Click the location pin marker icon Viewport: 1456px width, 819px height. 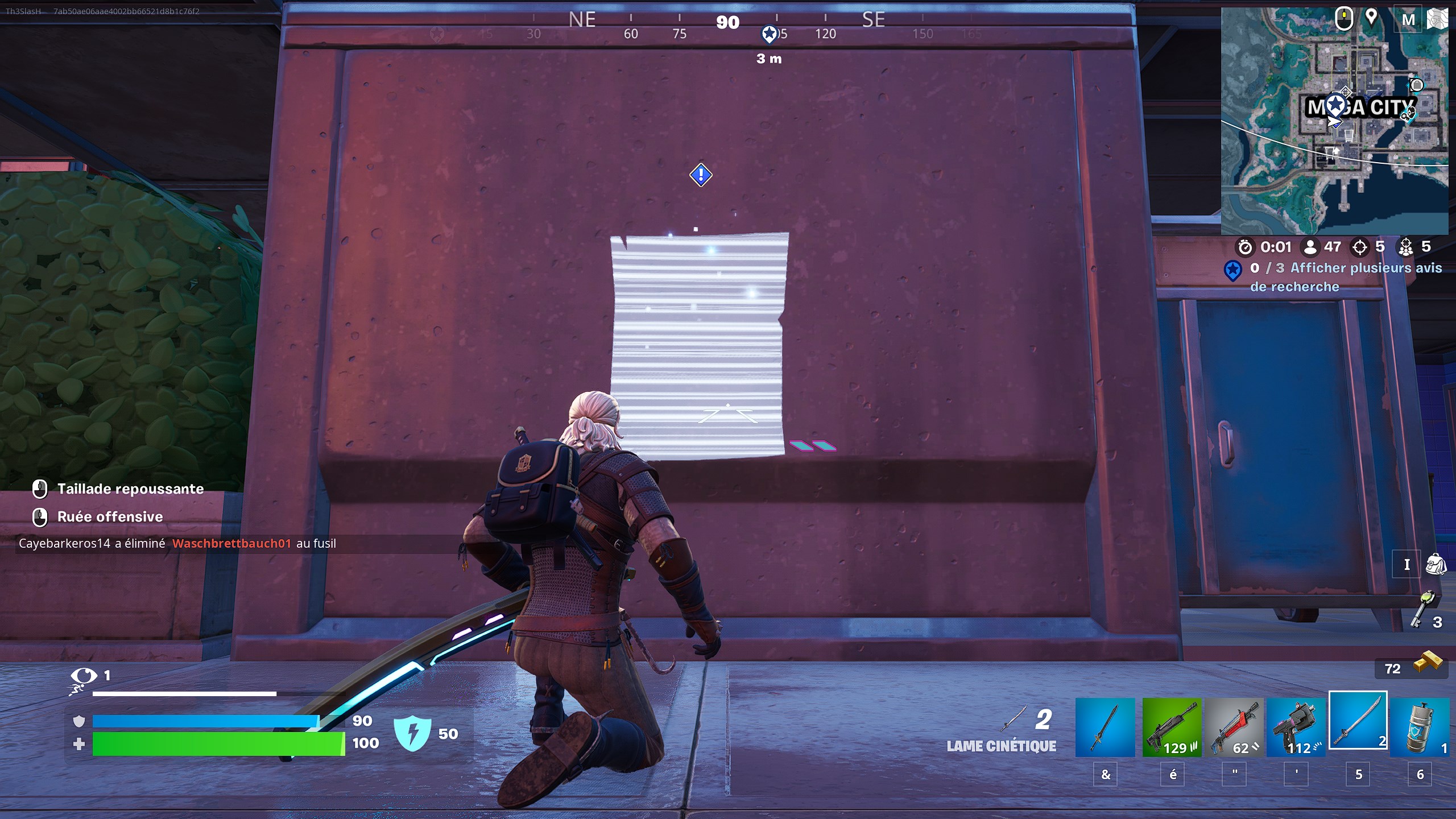tap(1372, 19)
